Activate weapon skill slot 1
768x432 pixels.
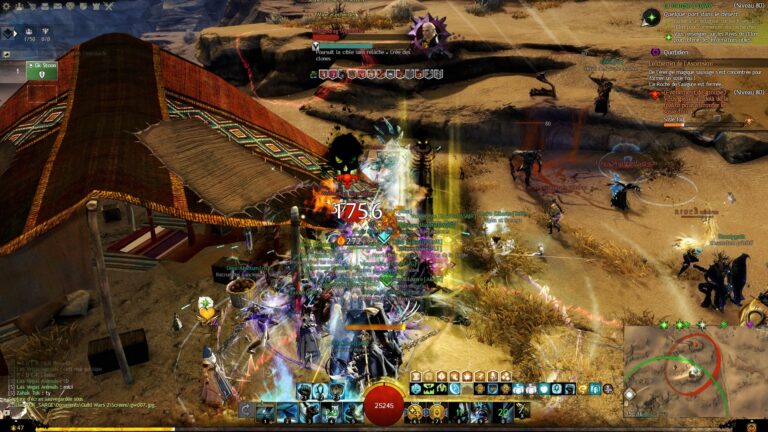click(x=265, y=411)
